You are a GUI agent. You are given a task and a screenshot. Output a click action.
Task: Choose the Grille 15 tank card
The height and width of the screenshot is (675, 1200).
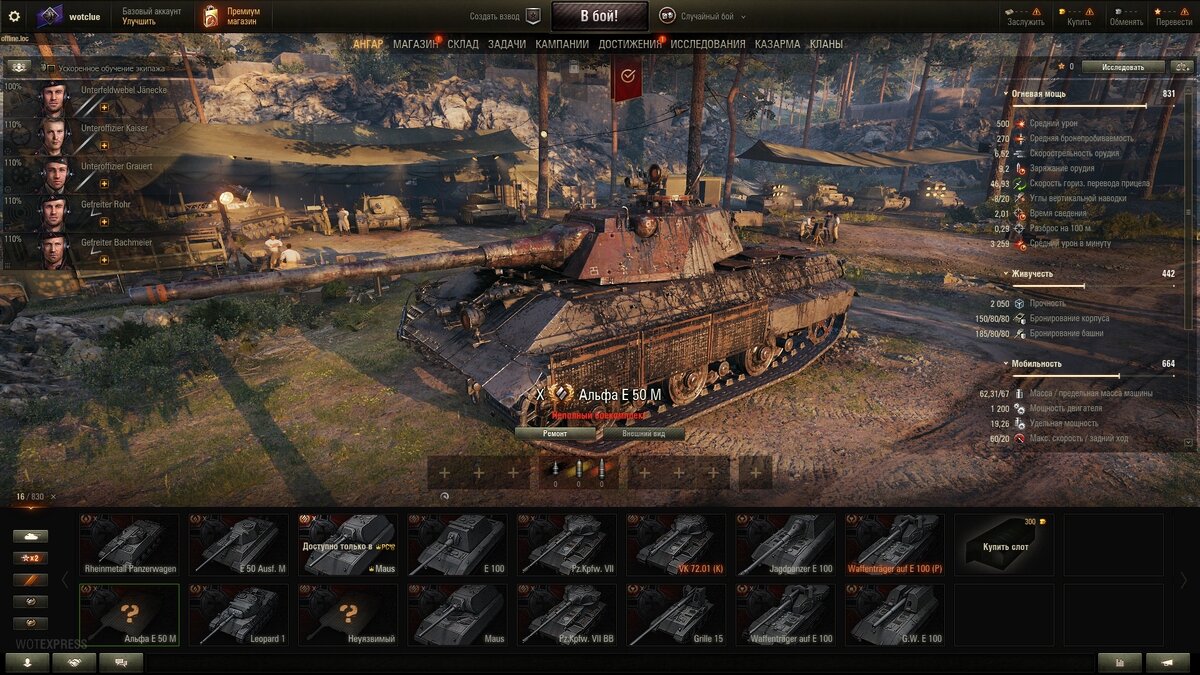click(x=676, y=614)
